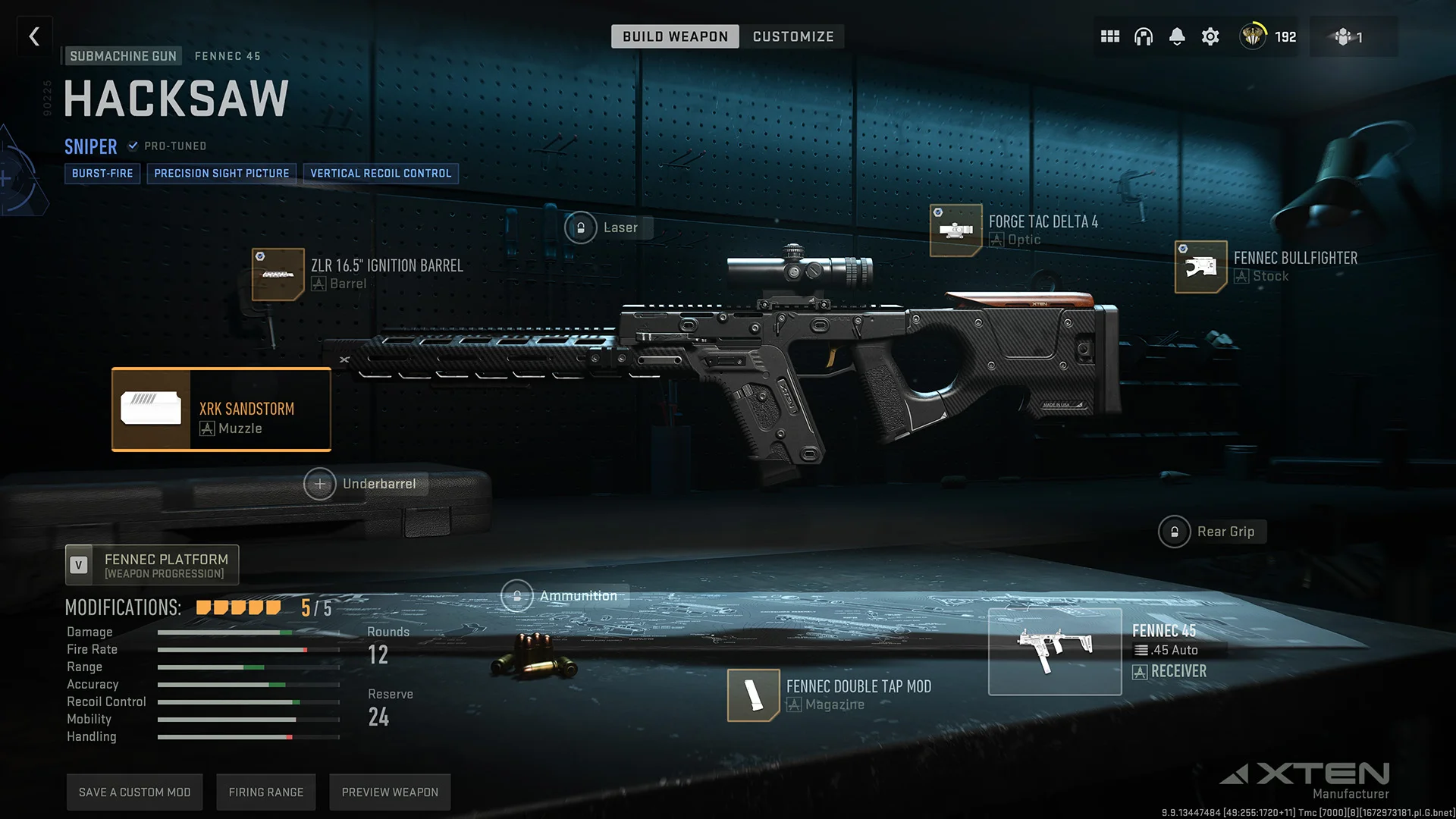Click the Damage stat bar

click(x=248, y=632)
